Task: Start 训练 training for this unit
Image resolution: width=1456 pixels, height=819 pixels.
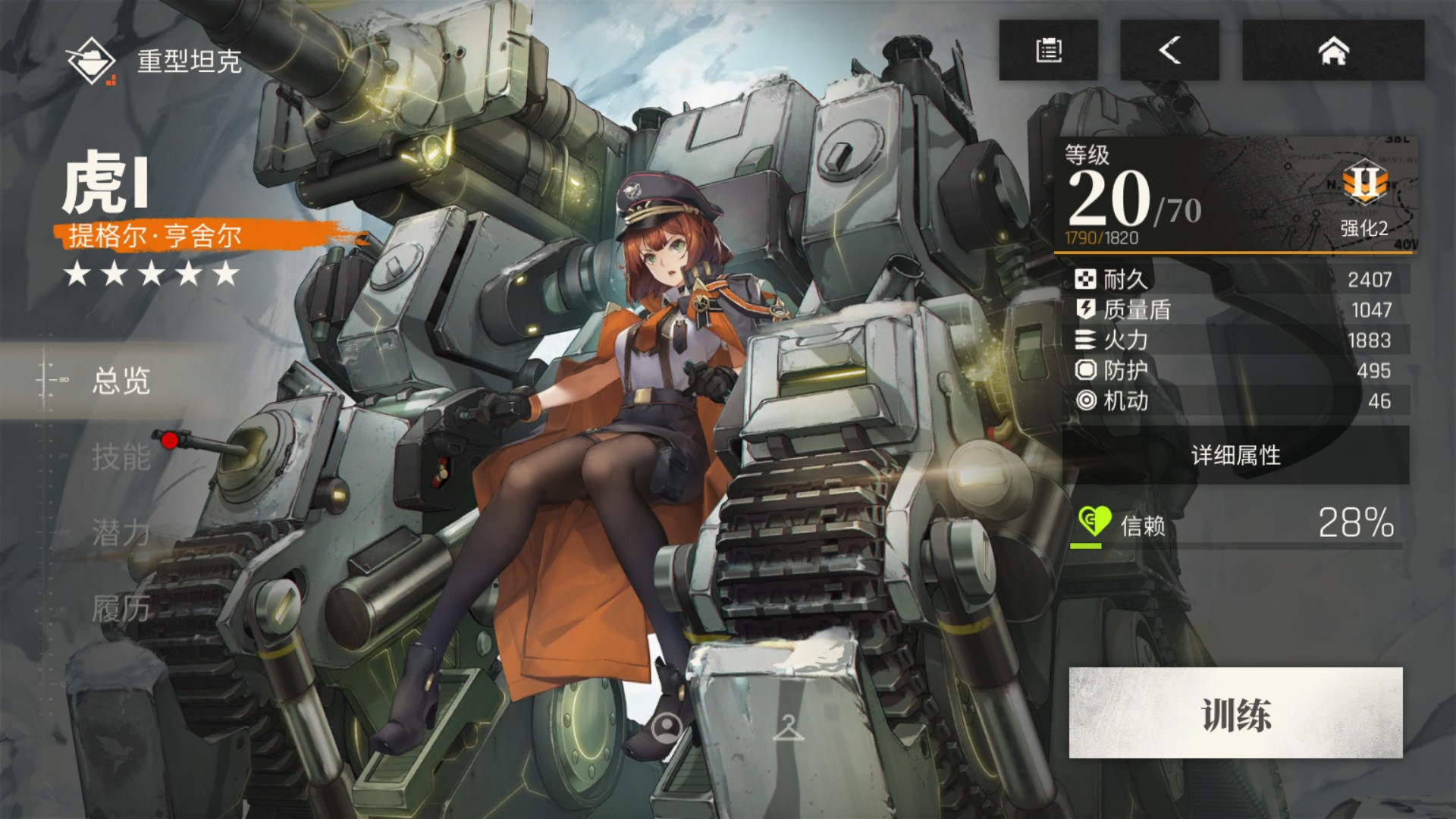Action: coord(1235,713)
